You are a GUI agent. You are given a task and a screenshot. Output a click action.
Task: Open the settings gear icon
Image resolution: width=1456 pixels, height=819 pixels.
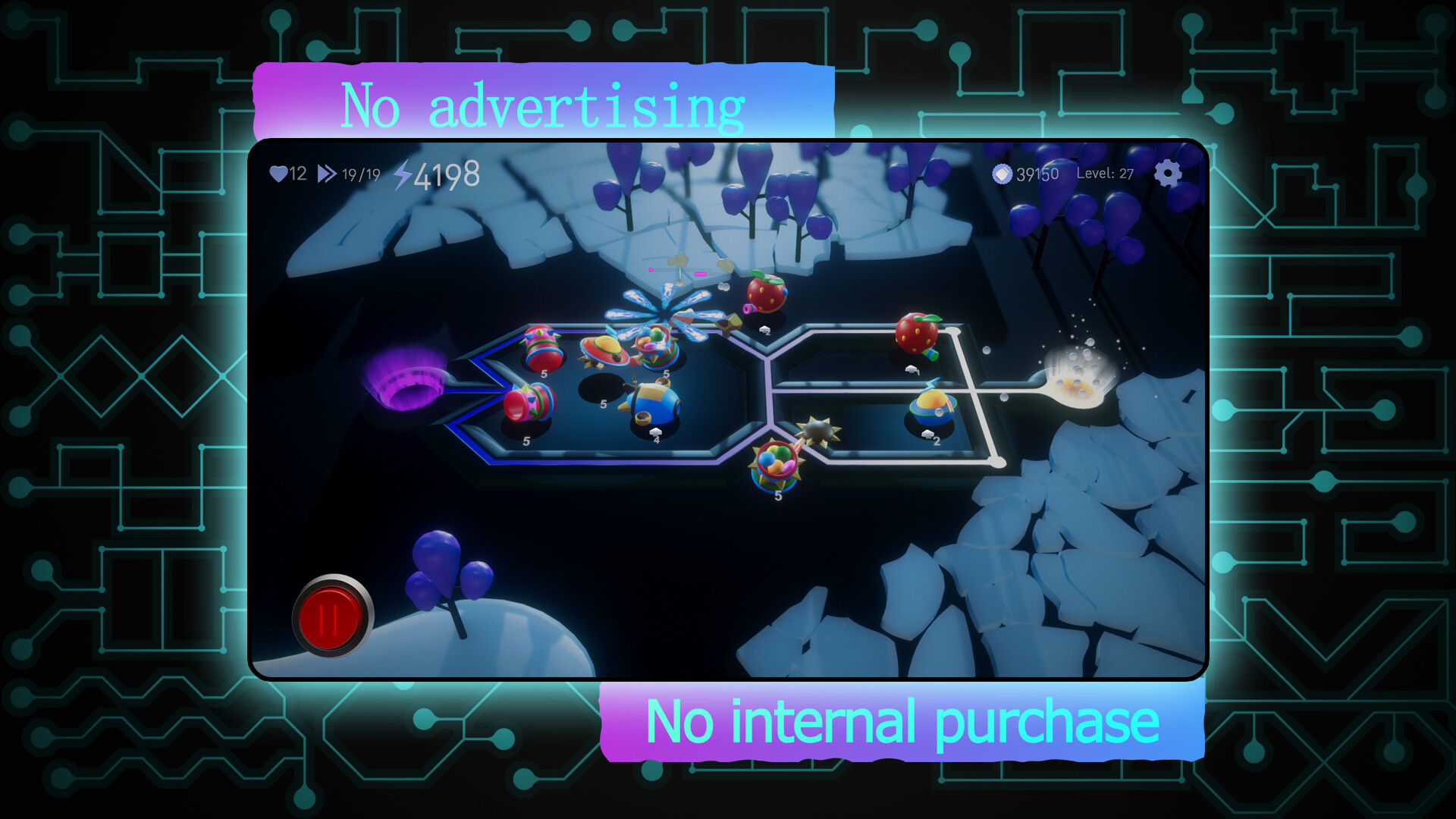1168,174
